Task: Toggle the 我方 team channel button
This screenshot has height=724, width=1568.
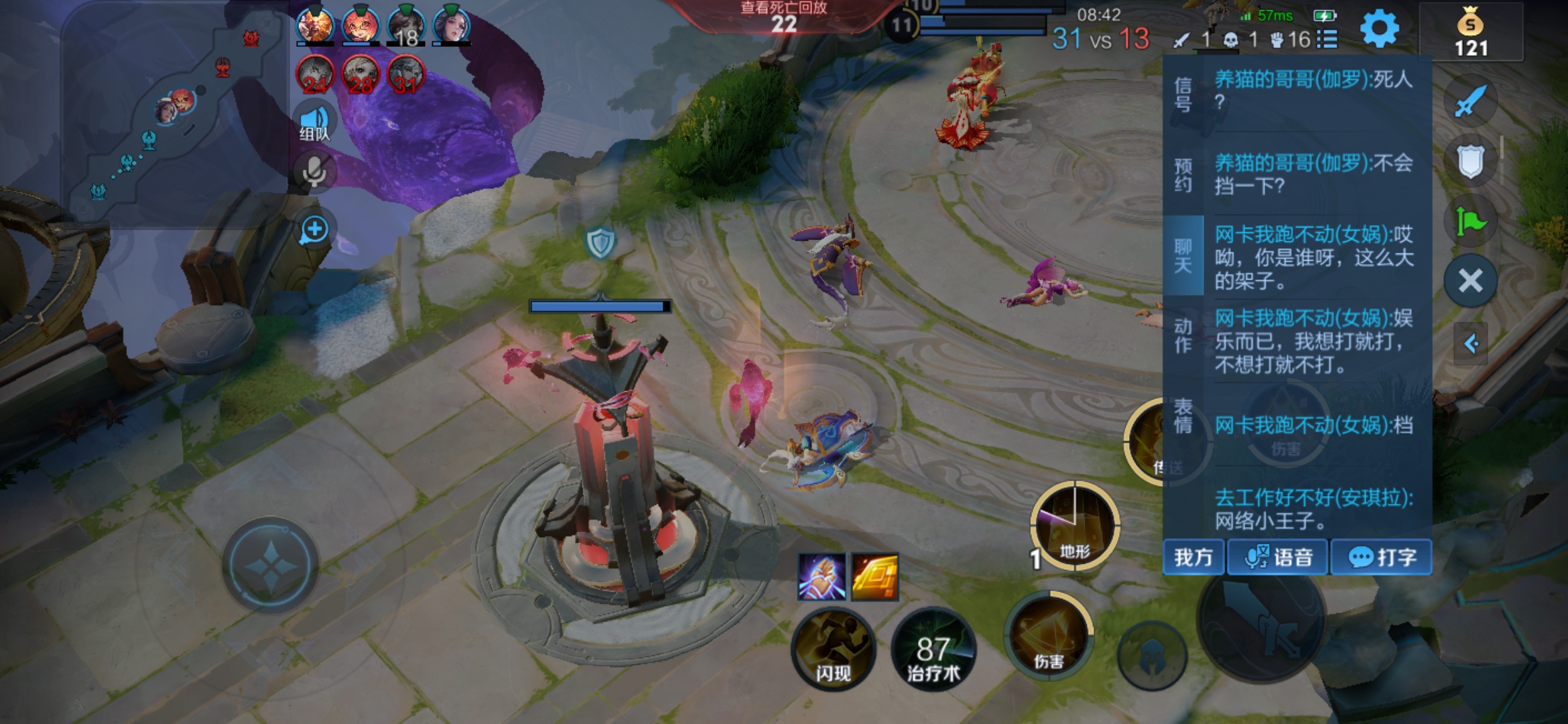Action: (1193, 557)
